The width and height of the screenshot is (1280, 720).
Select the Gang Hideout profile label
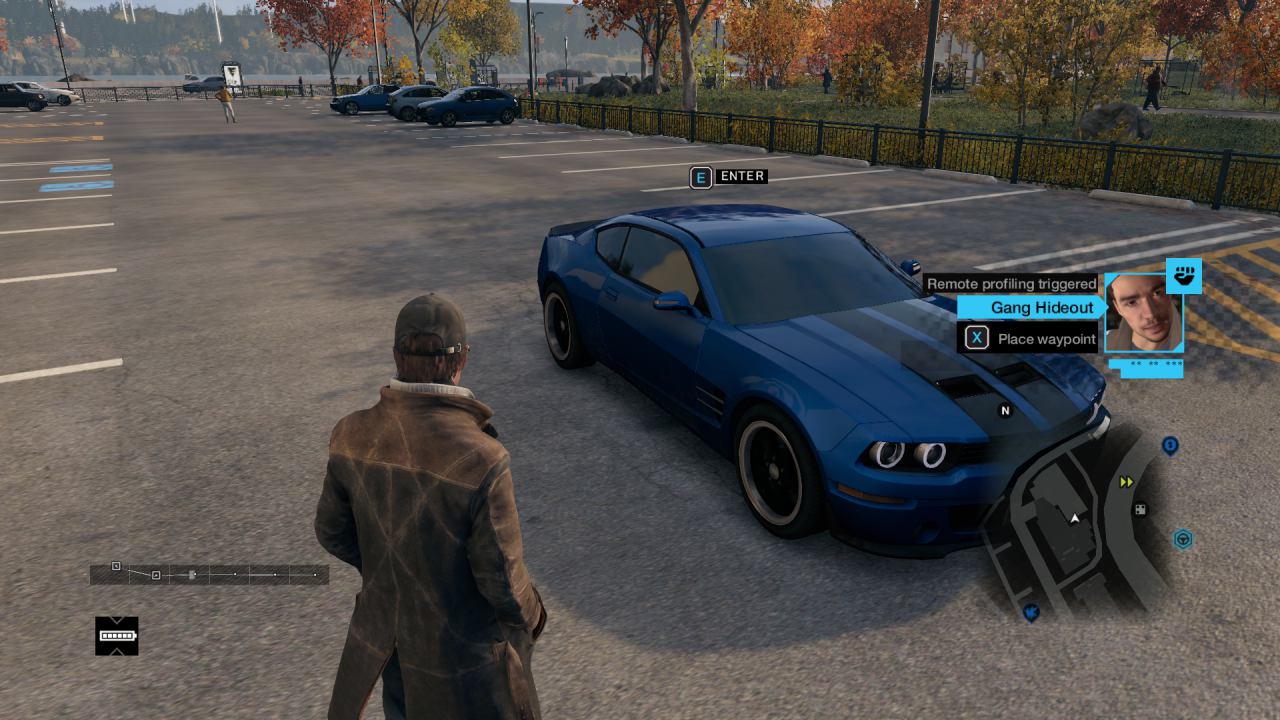[x=1040, y=308]
